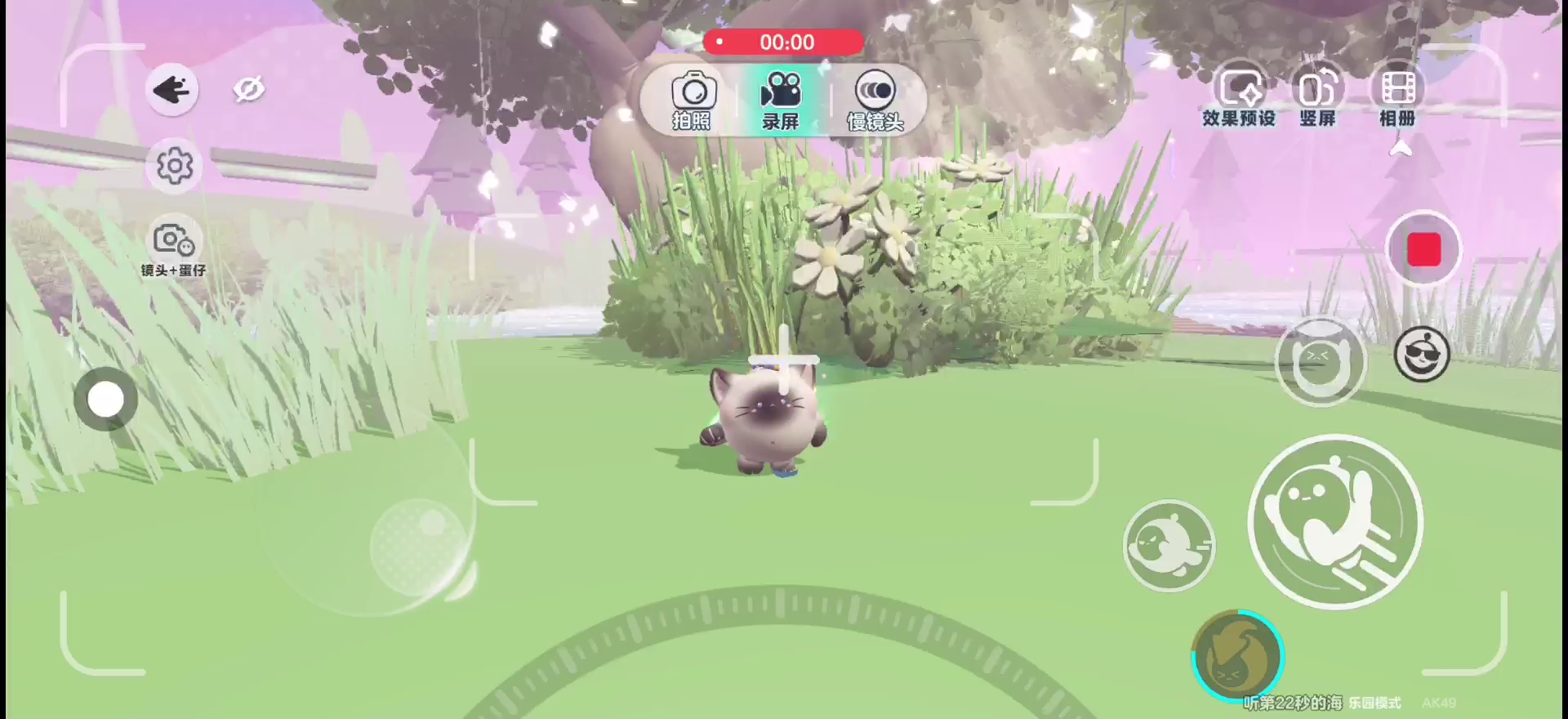Switch to 拍照 photo mode
This screenshot has width=1568, height=719.
click(693, 100)
